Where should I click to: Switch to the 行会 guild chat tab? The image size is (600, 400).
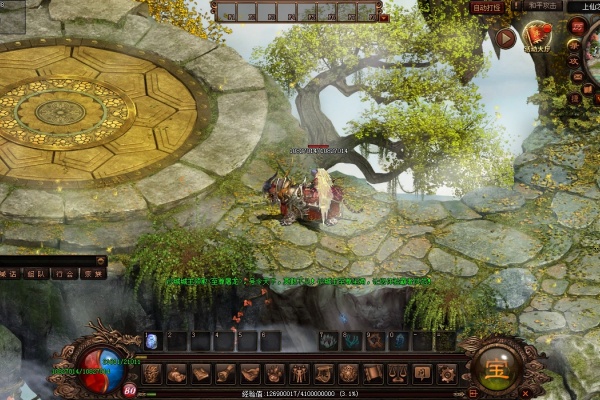[65, 273]
